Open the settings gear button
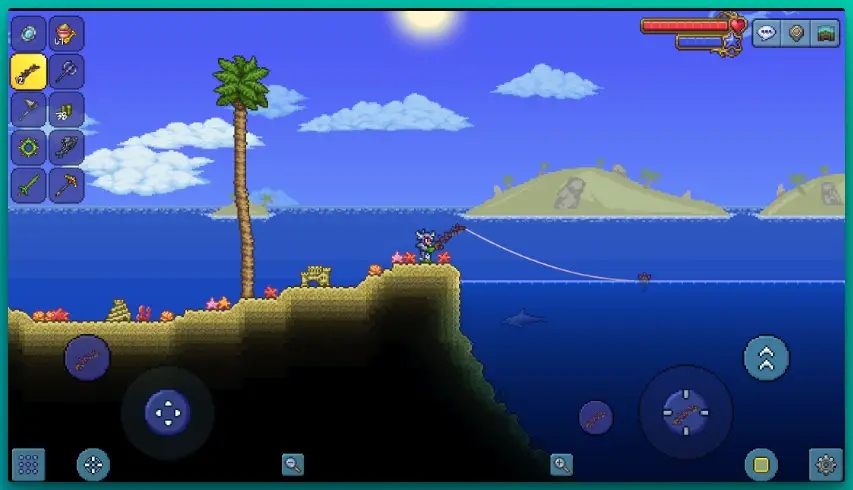The width and height of the screenshot is (853, 490). tap(825, 464)
